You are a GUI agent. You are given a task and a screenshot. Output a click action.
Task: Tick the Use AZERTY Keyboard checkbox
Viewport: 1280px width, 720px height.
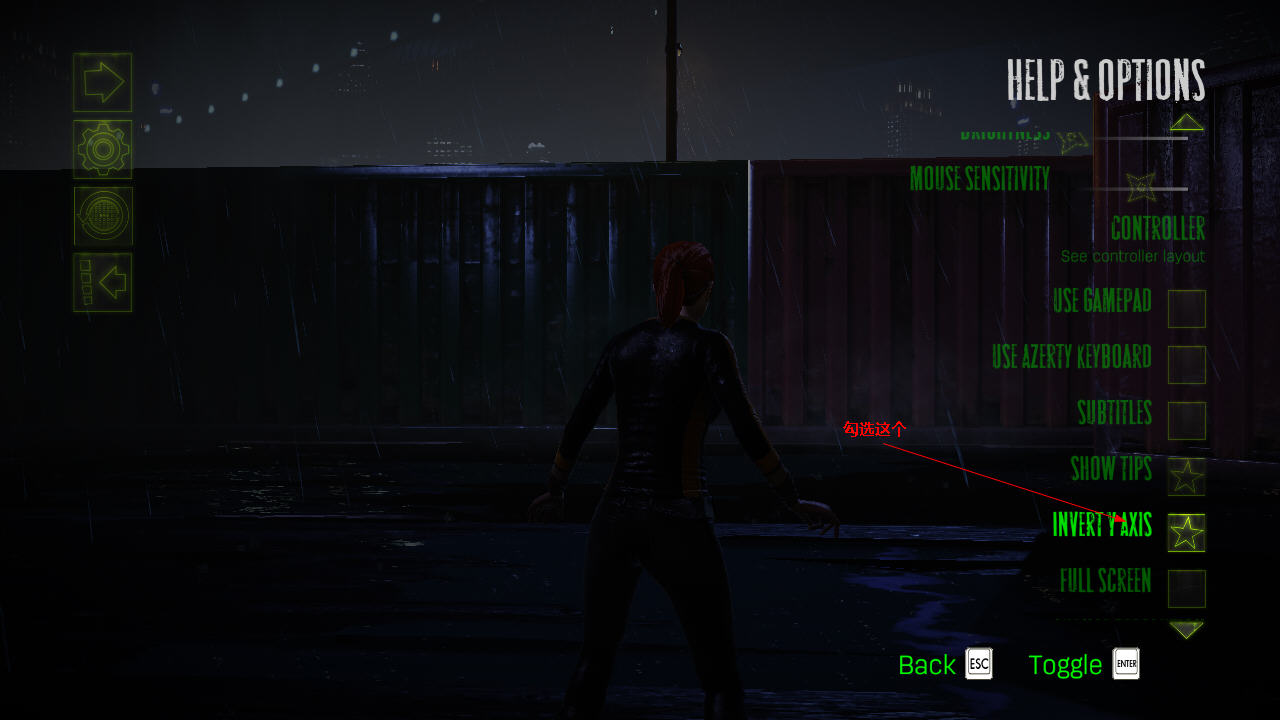[x=1186, y=365]
